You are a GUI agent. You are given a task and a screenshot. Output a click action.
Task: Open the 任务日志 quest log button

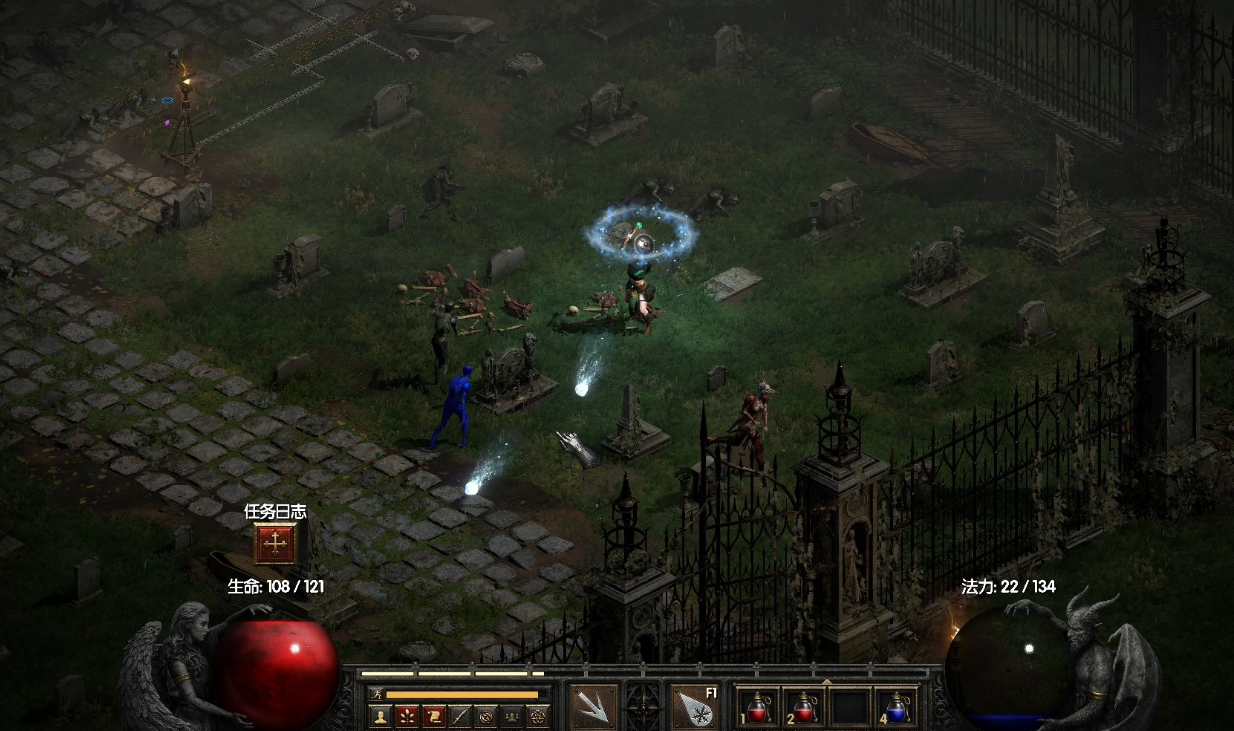(x=275, y=543)
